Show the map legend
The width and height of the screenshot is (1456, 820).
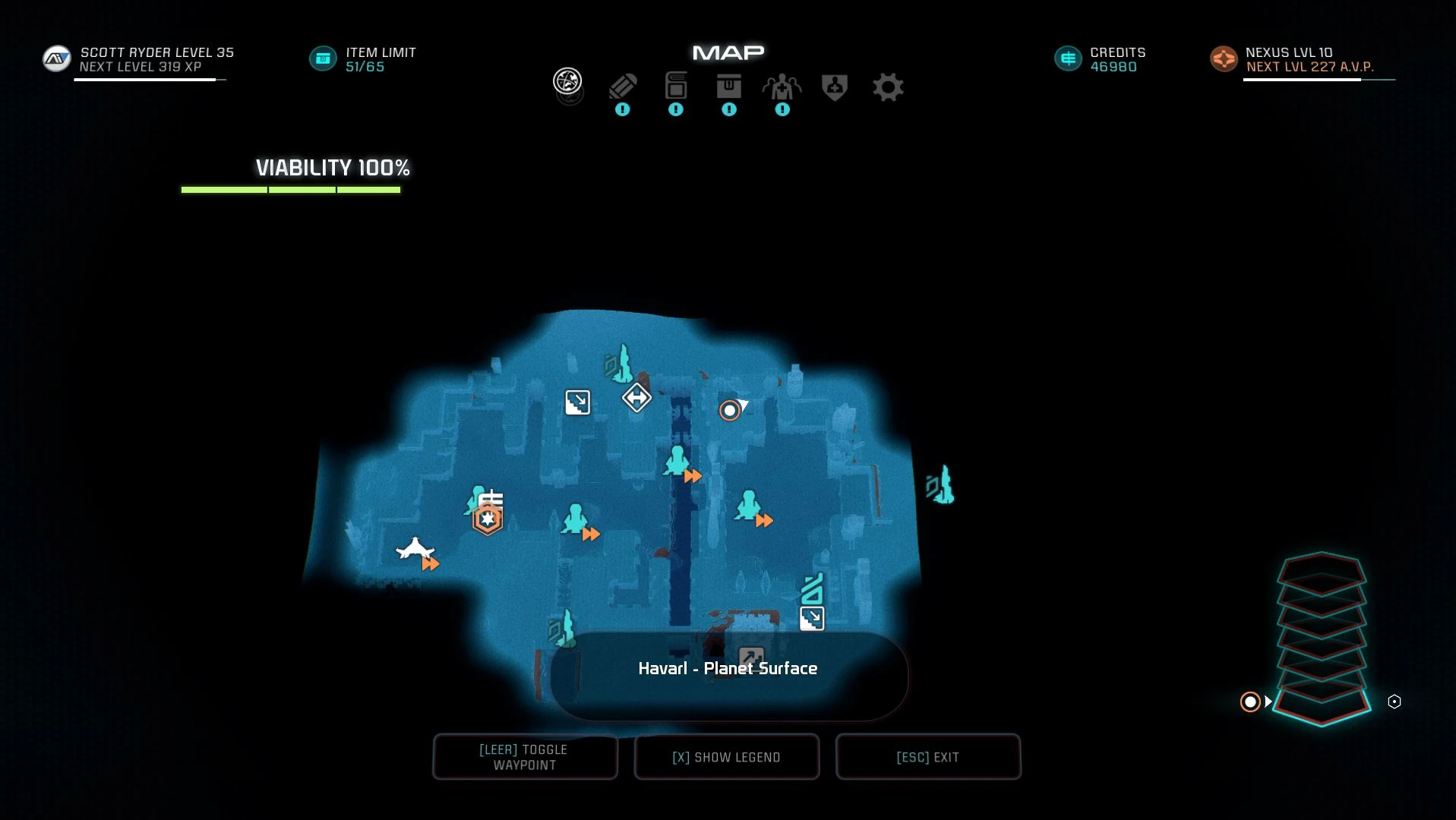click(x=726, y=757)
